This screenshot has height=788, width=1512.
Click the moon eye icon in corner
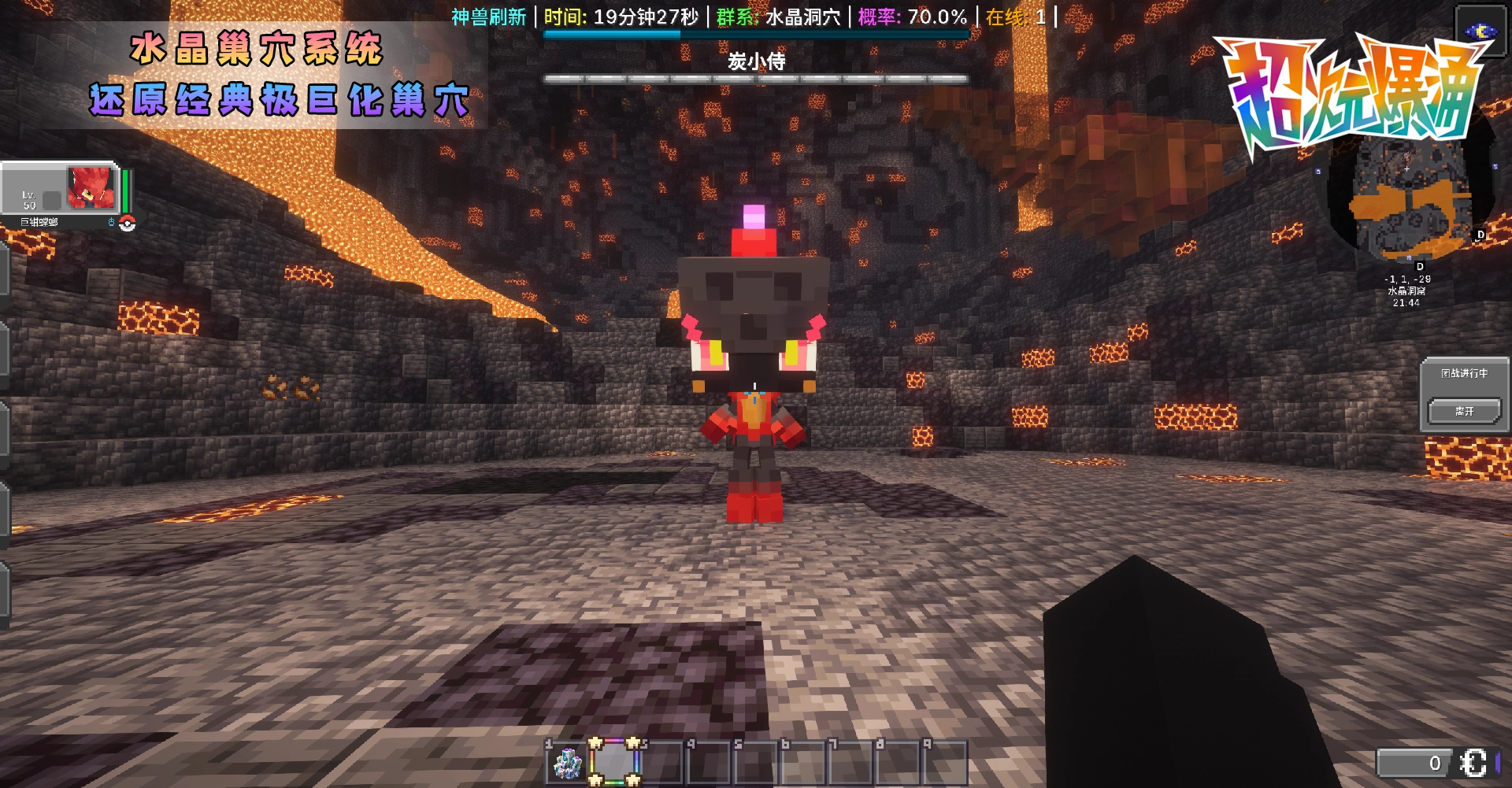click(x=1480, y=31)
